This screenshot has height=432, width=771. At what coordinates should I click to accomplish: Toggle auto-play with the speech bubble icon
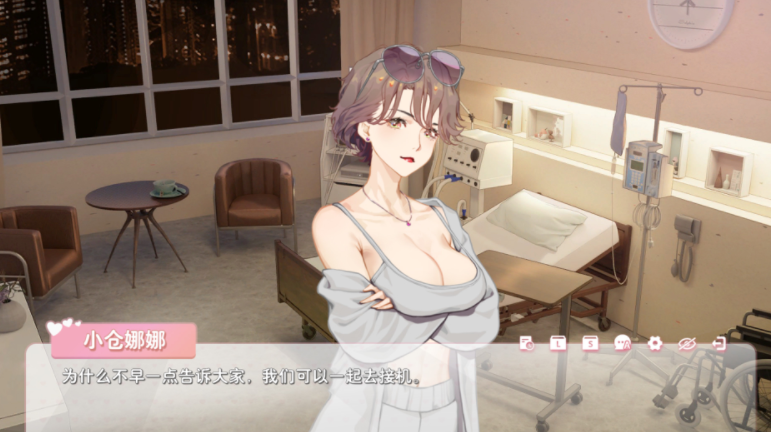tap(623, 344)
